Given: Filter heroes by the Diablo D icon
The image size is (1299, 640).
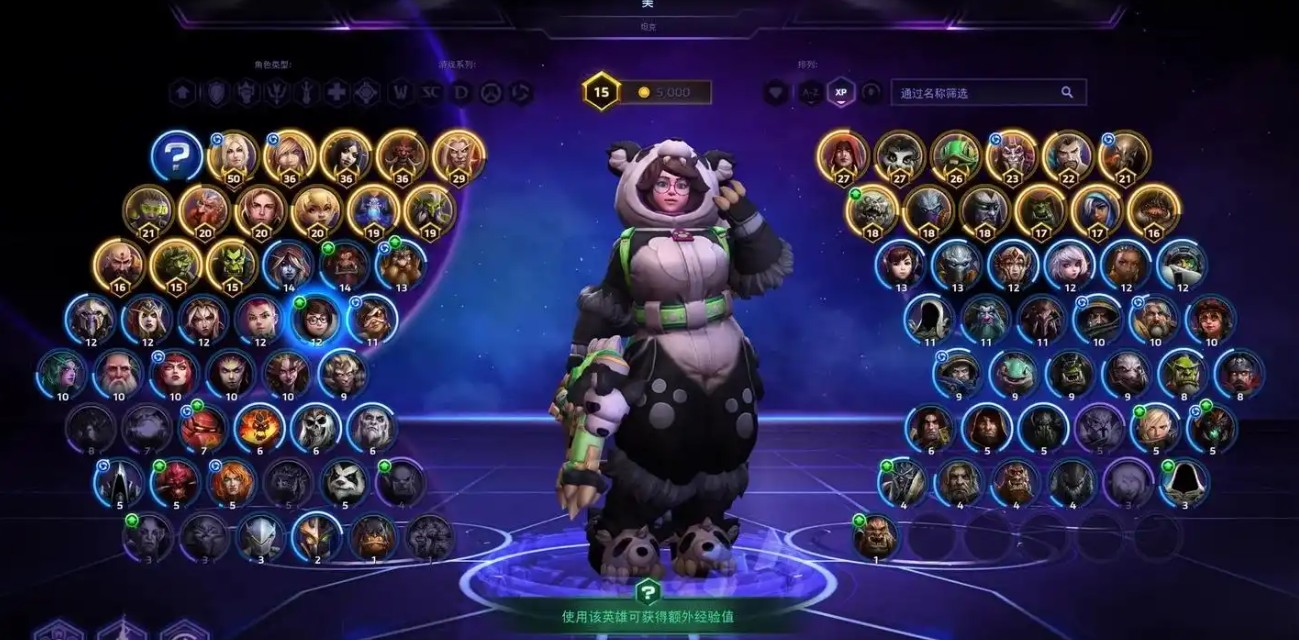Looking at the screenshot, I should pos(461,93).
